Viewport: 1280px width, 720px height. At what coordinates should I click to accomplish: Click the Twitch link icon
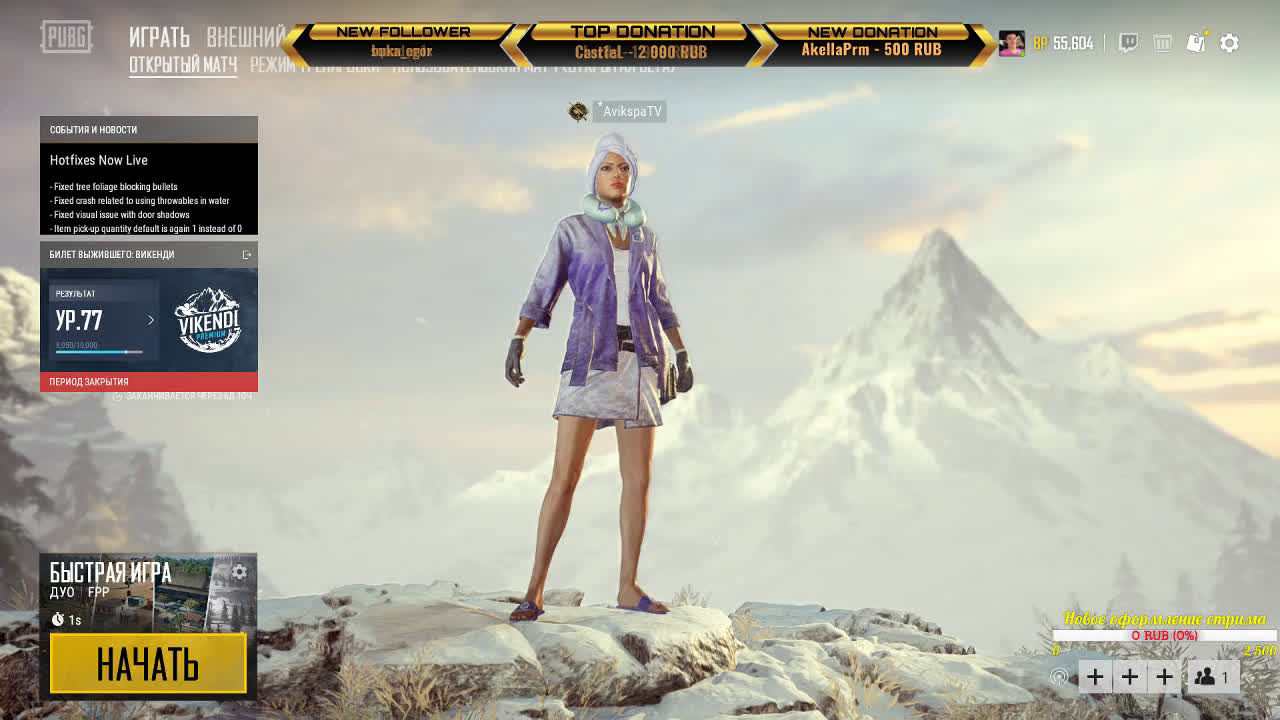coord(1128,43)
